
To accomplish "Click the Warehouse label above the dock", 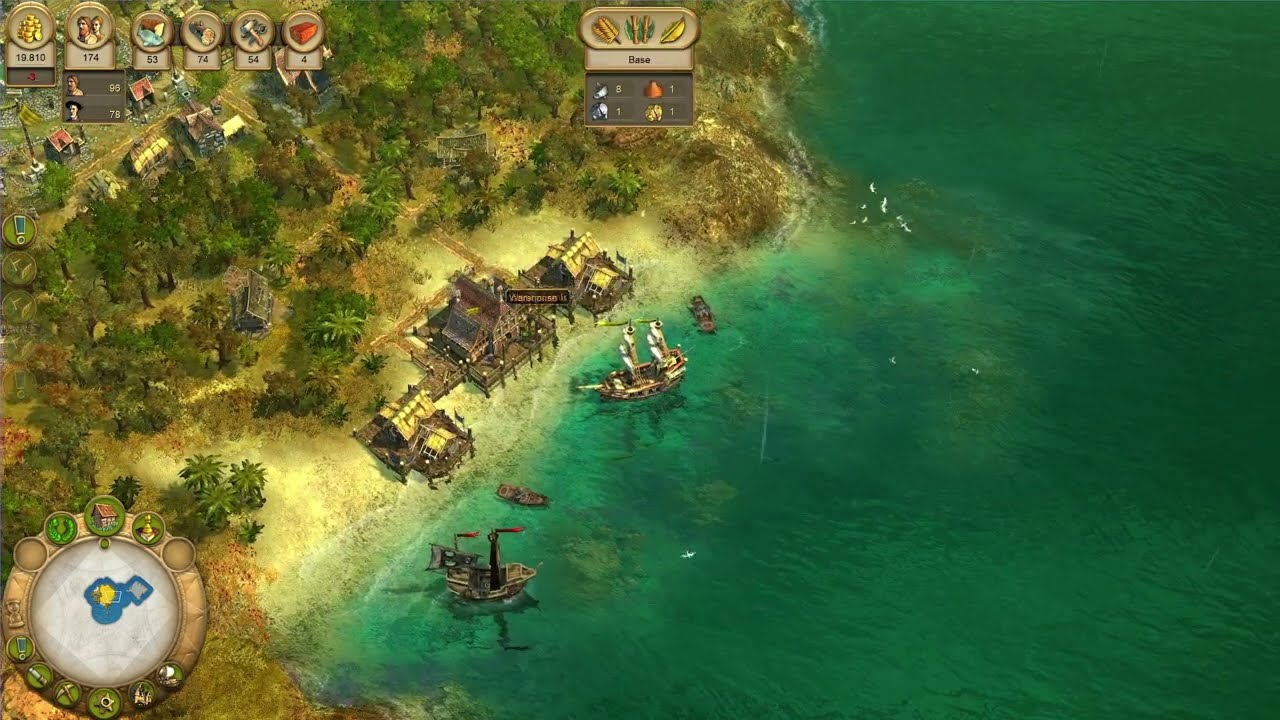I will tap(538, 297).
